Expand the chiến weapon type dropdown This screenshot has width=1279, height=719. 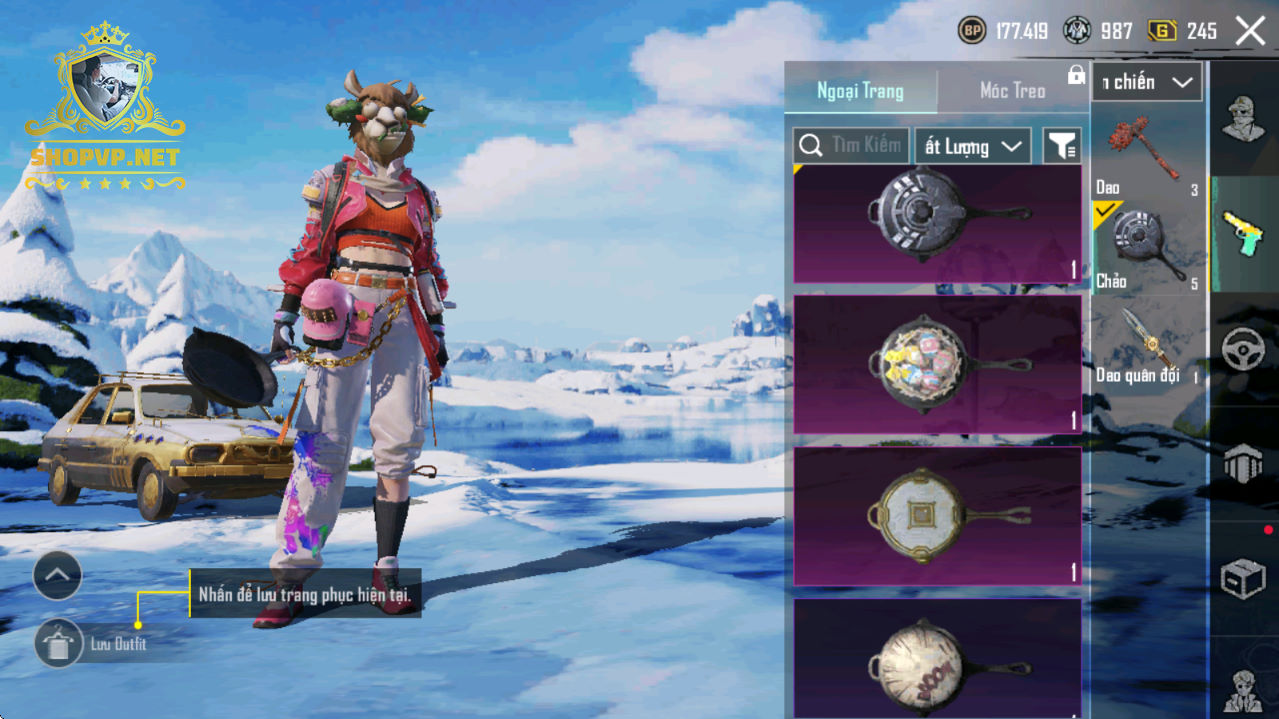(x=1147, y=83)
